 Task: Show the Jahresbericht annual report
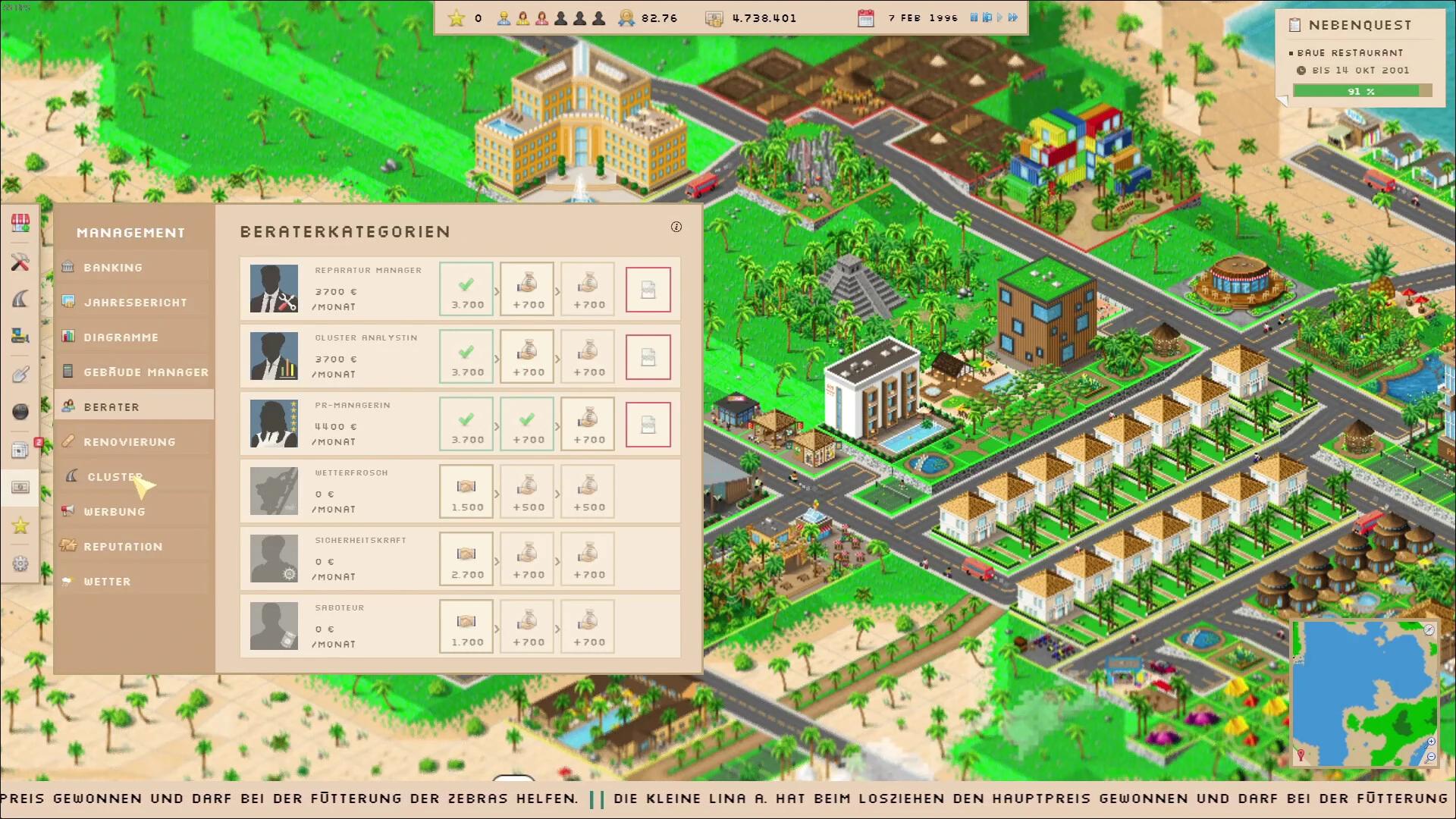135,303
